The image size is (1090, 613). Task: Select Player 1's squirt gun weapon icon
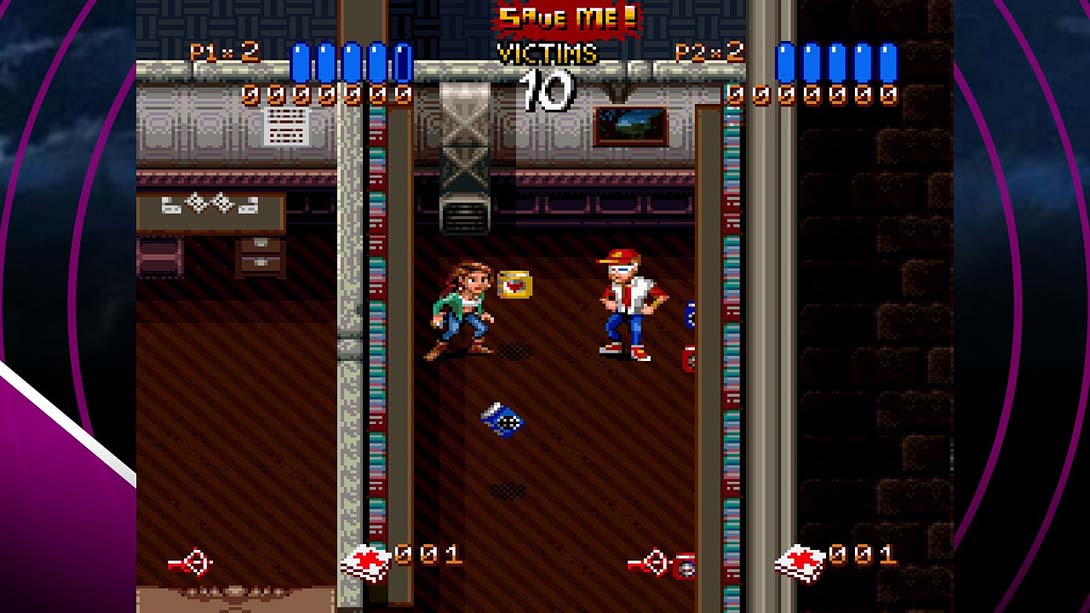tap(190, 564)
